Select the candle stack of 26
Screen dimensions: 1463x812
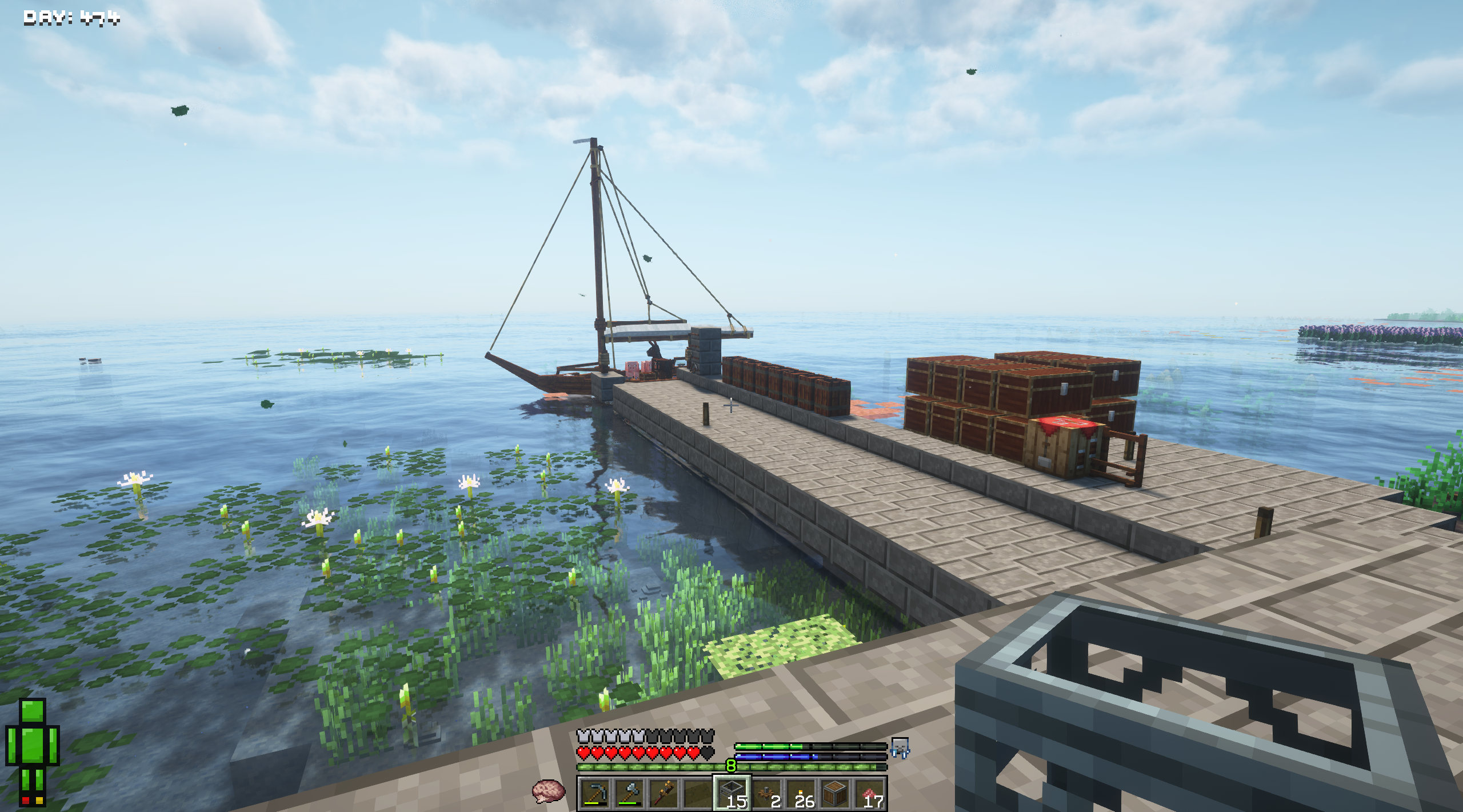801,793
